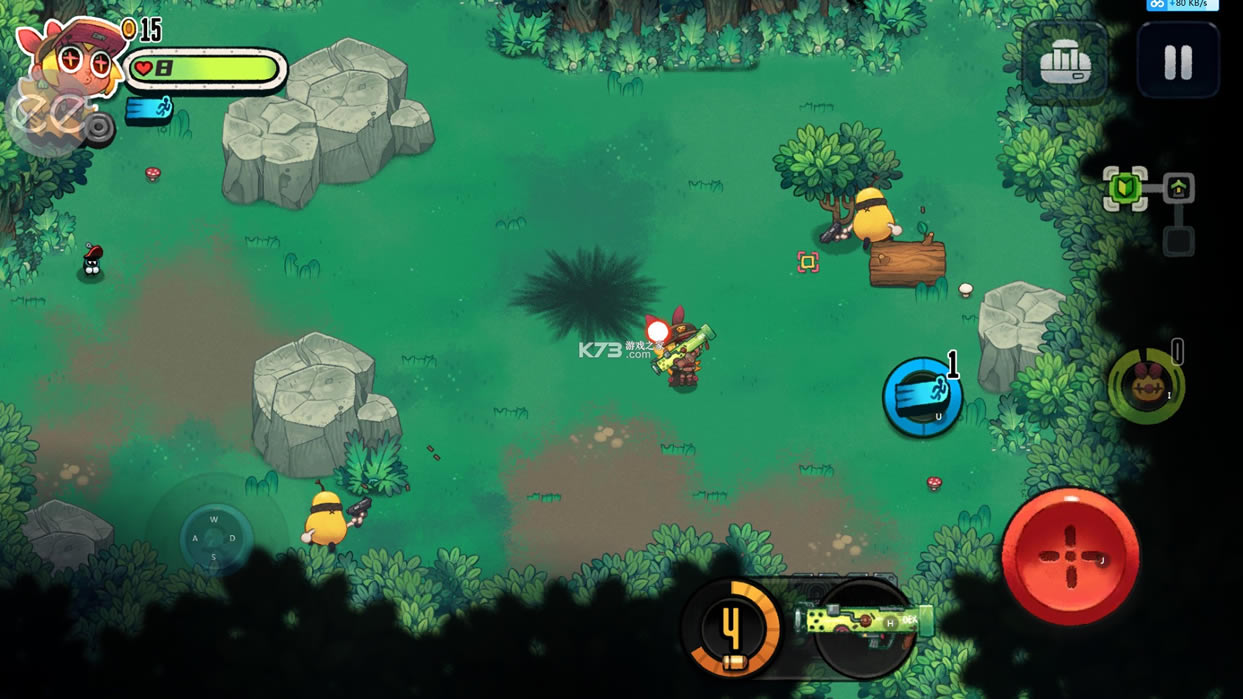Tap the red crosshair fire button

pos(1070,556)
